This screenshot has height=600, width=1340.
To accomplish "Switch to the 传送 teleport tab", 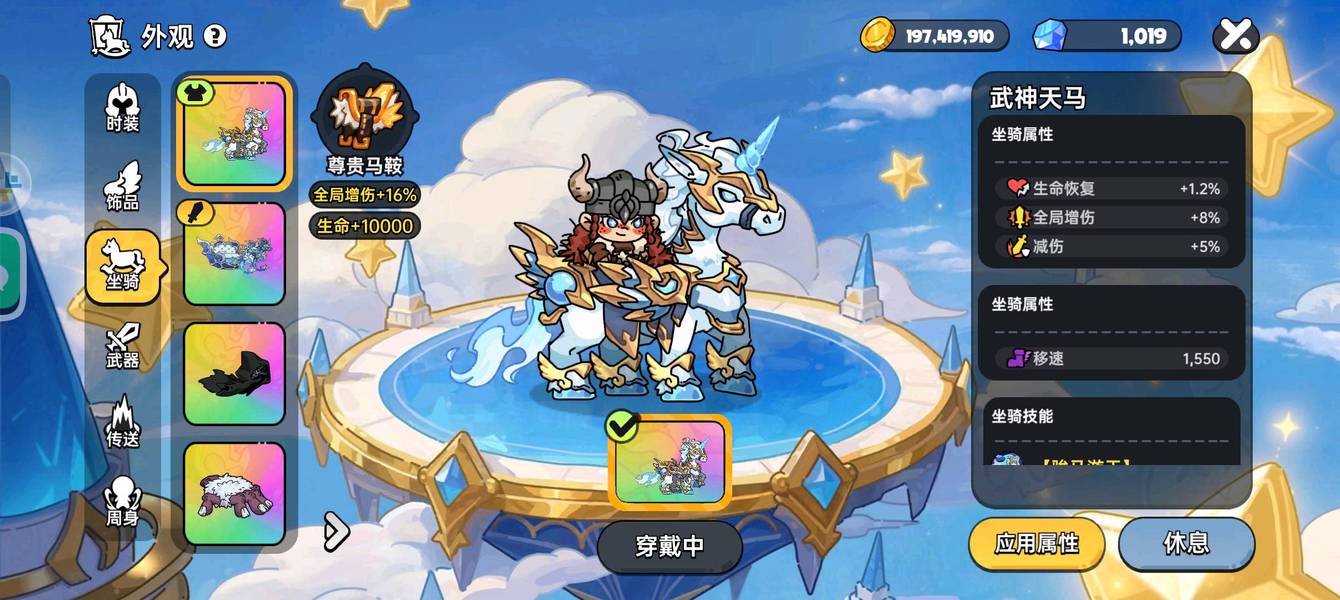I will (123, 423).
